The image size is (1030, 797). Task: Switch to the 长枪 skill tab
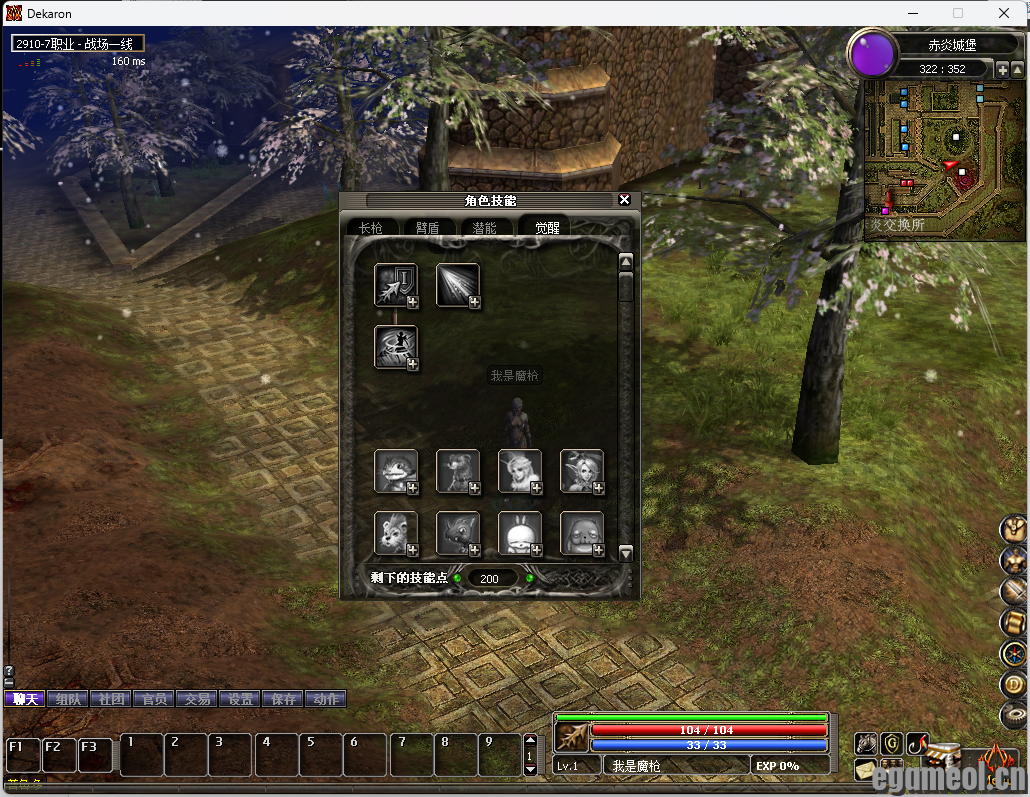coord(371,228)
